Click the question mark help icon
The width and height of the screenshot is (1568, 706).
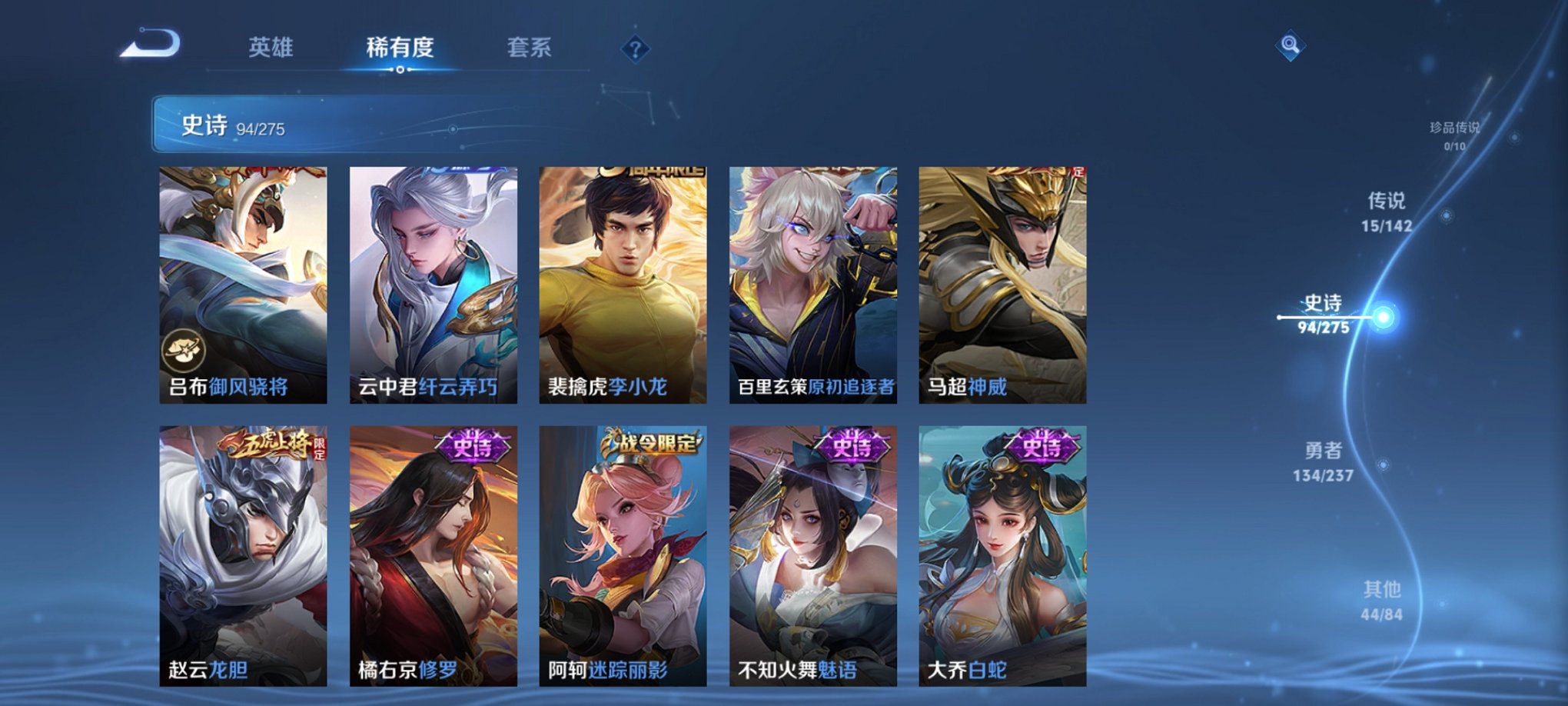click(x=635, y=48)
